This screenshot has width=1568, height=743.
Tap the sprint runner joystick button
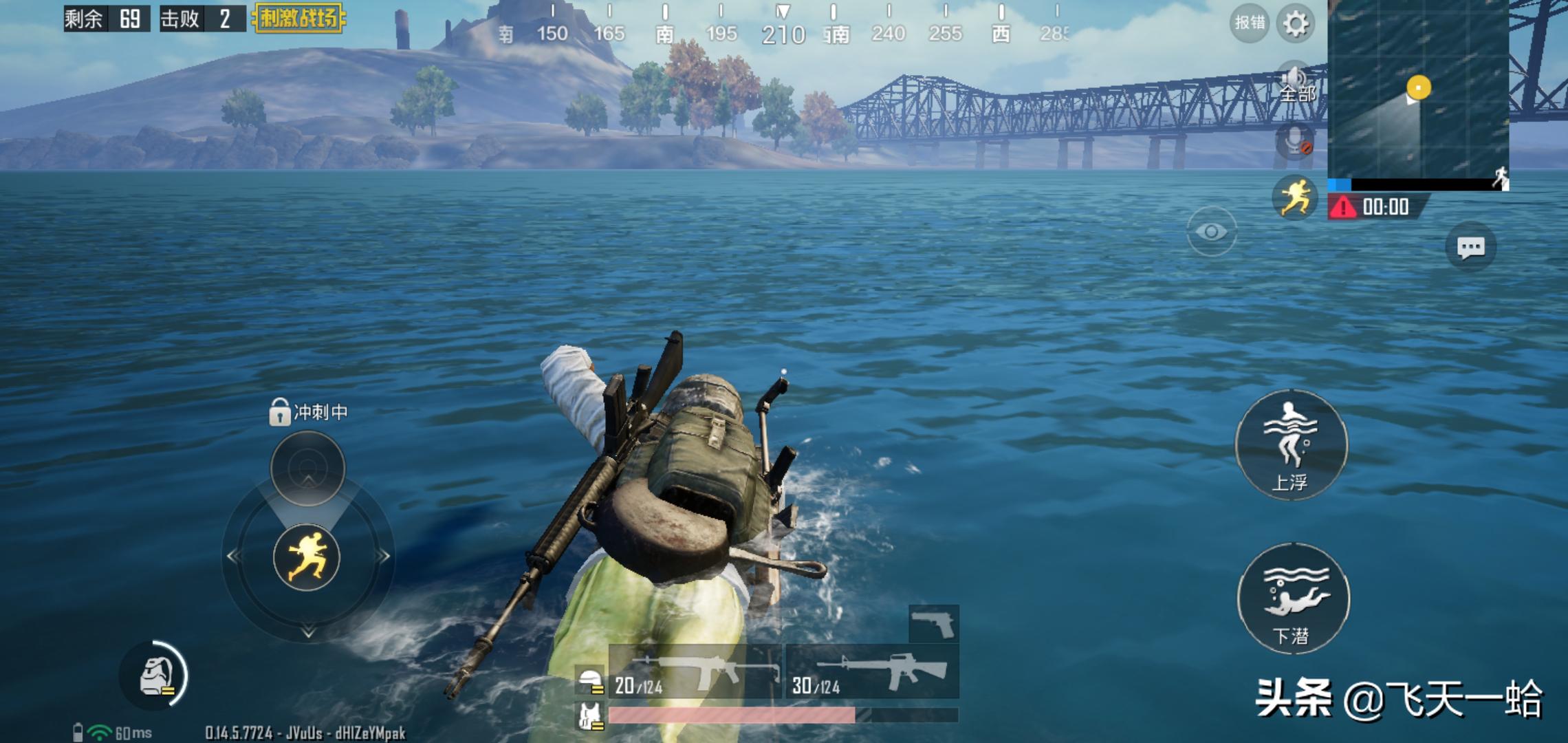pos(307,557)
